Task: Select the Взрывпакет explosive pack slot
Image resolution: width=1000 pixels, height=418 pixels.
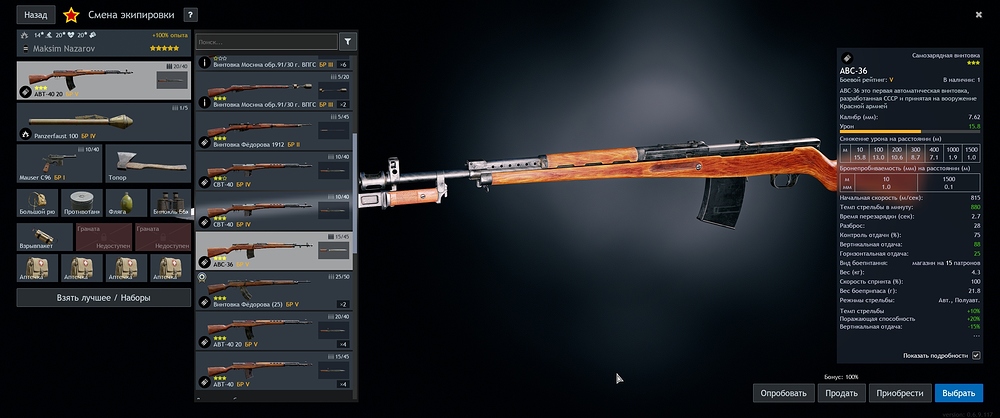Action: point(37,236)
